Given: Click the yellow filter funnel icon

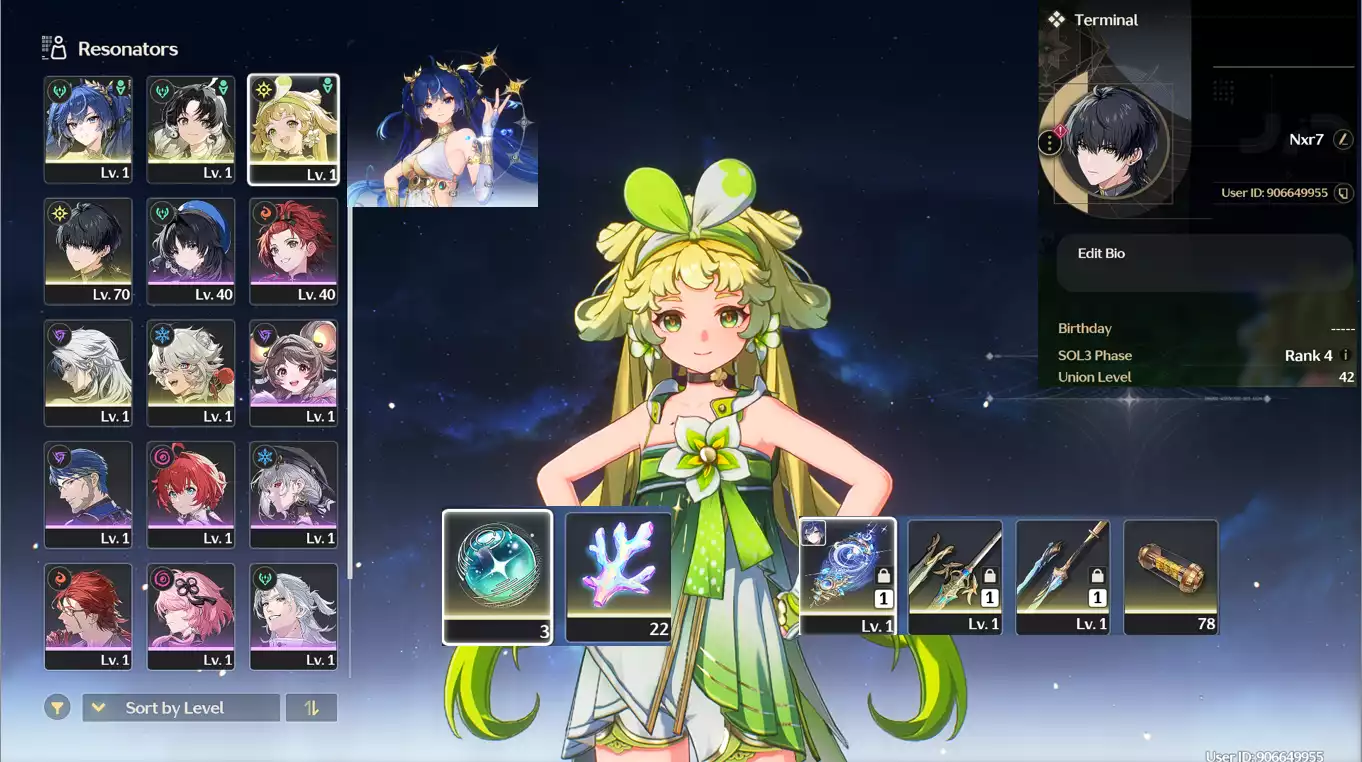Looking at the screenshot, I should pyautogui.click(x=58, y=708).
